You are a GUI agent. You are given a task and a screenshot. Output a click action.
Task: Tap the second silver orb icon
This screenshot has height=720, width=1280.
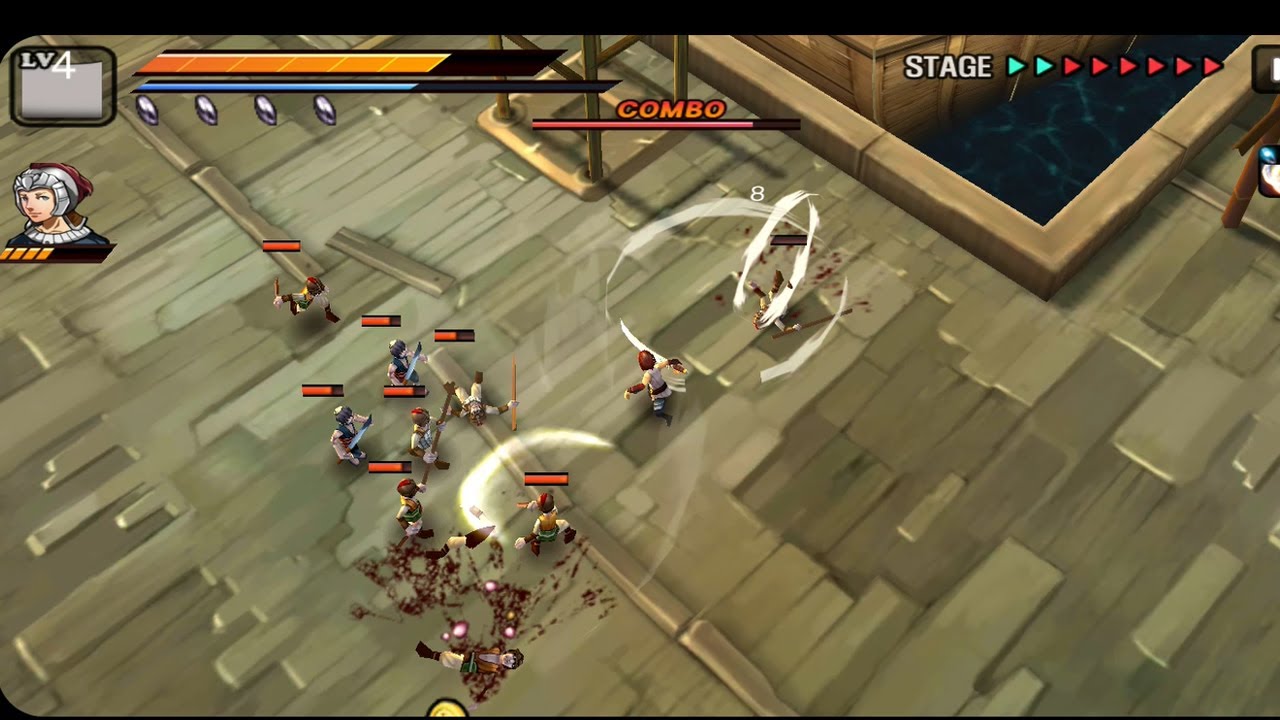[x=205, y=110]
